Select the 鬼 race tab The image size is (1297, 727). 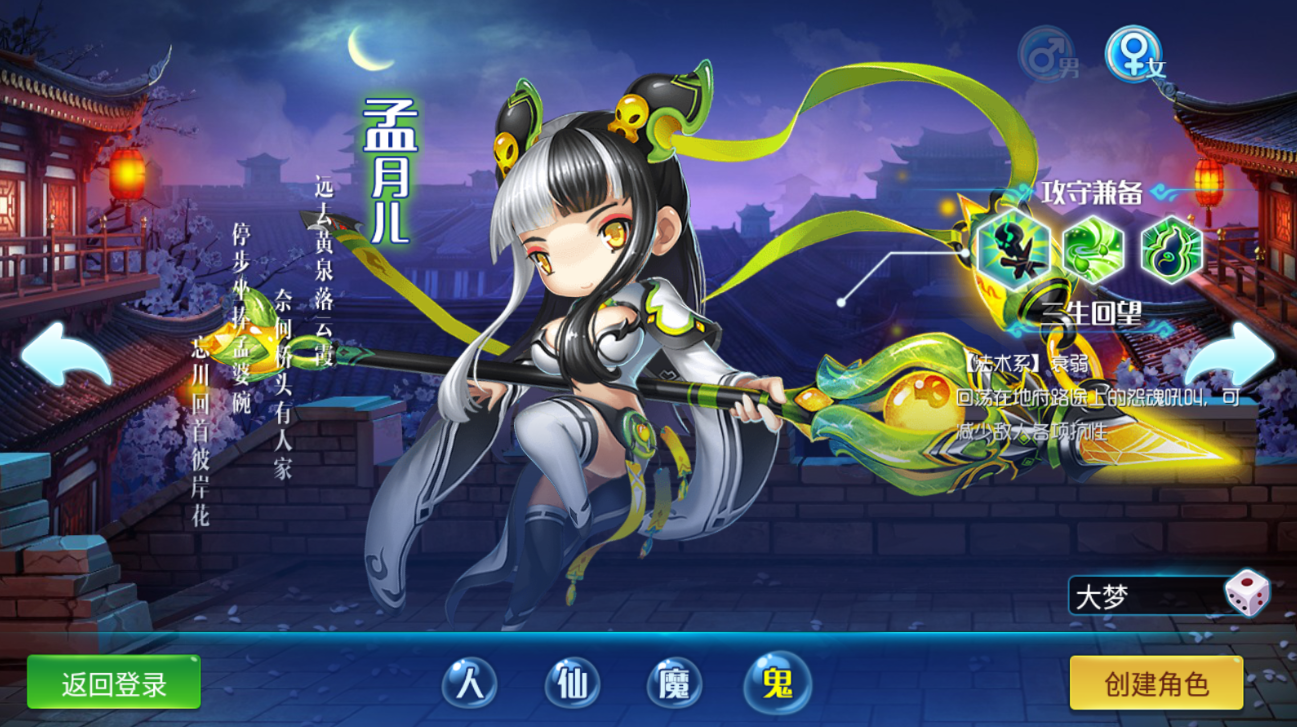777,685
